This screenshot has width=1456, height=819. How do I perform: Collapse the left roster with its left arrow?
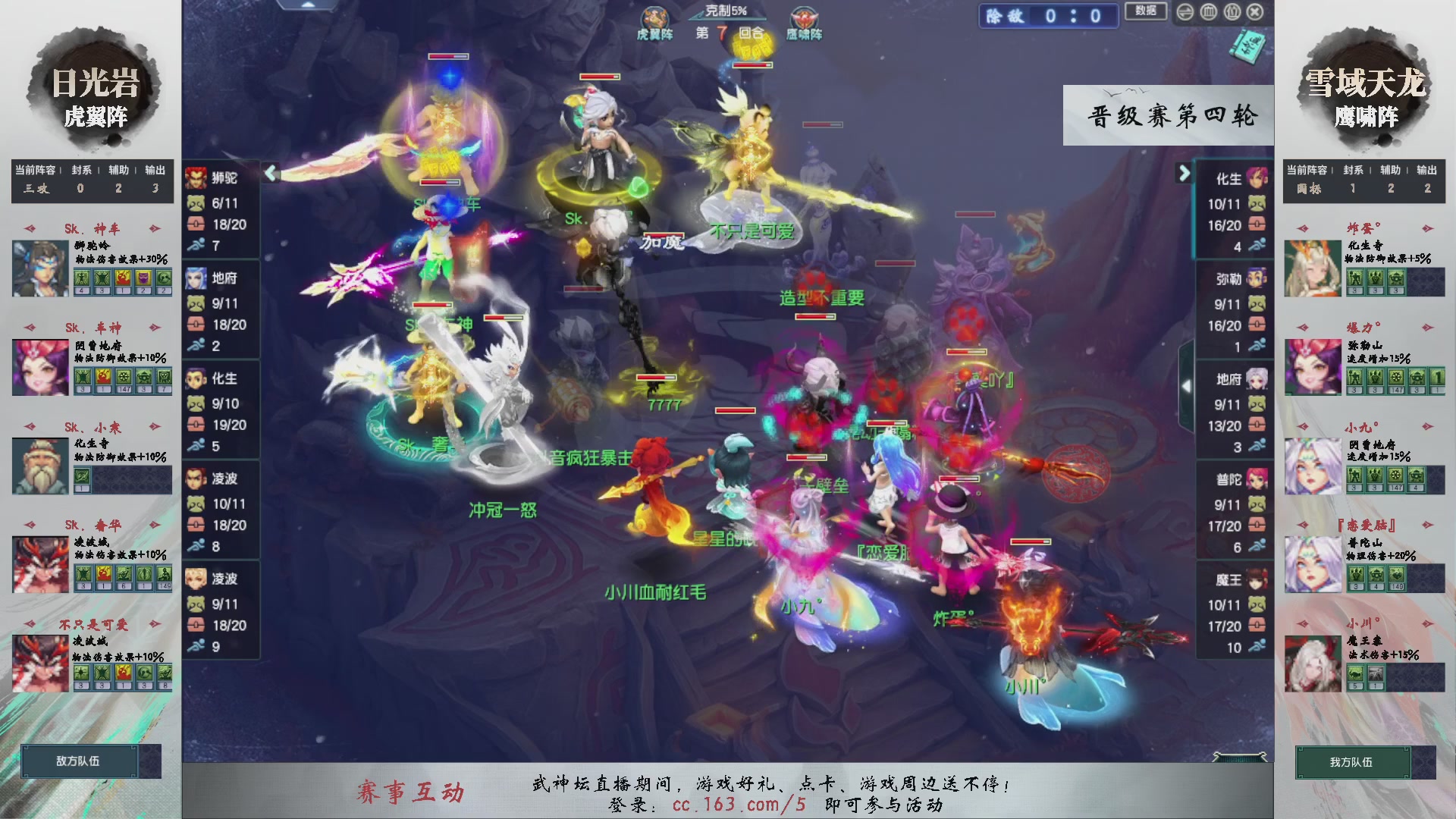pos(269,172)
